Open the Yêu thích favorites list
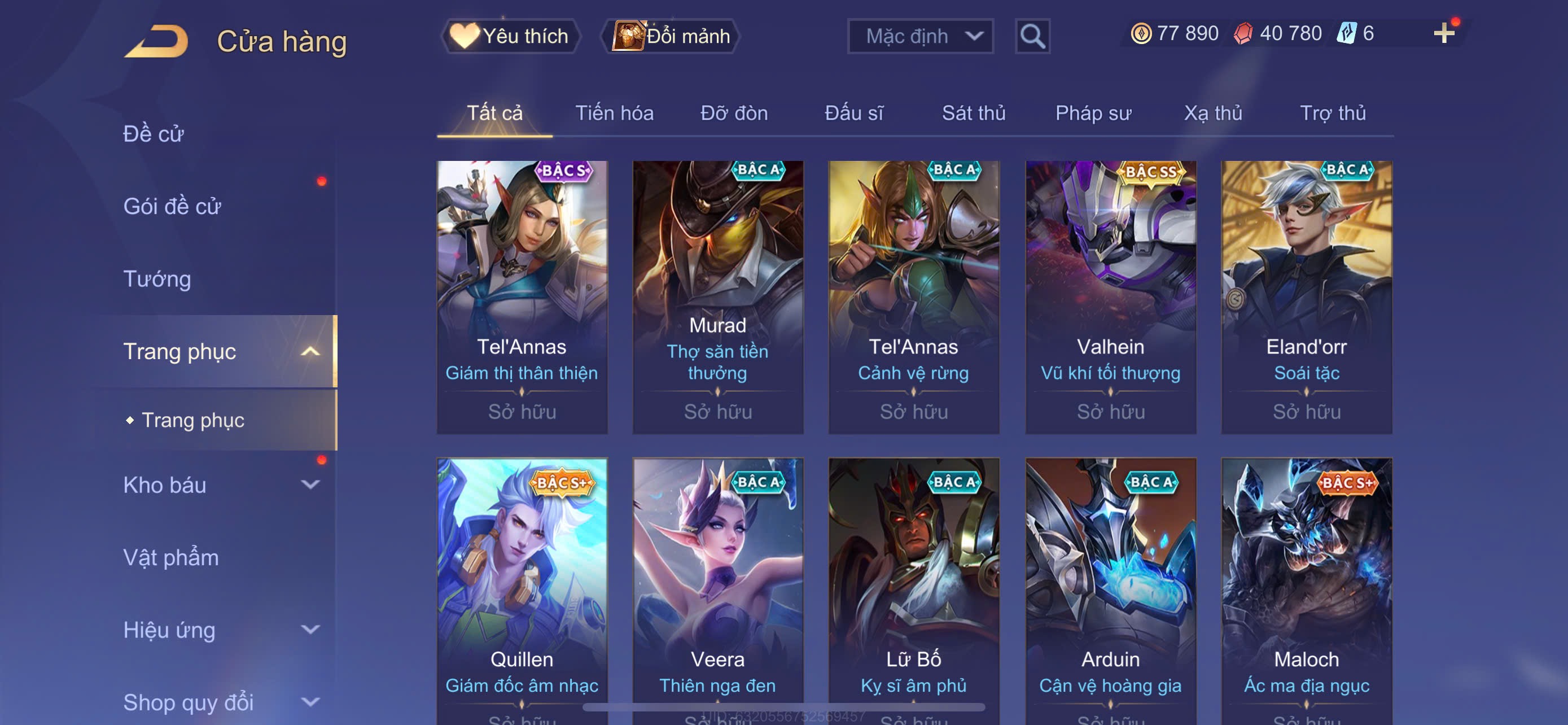The image size is (1568, 725). pos(510,36)
